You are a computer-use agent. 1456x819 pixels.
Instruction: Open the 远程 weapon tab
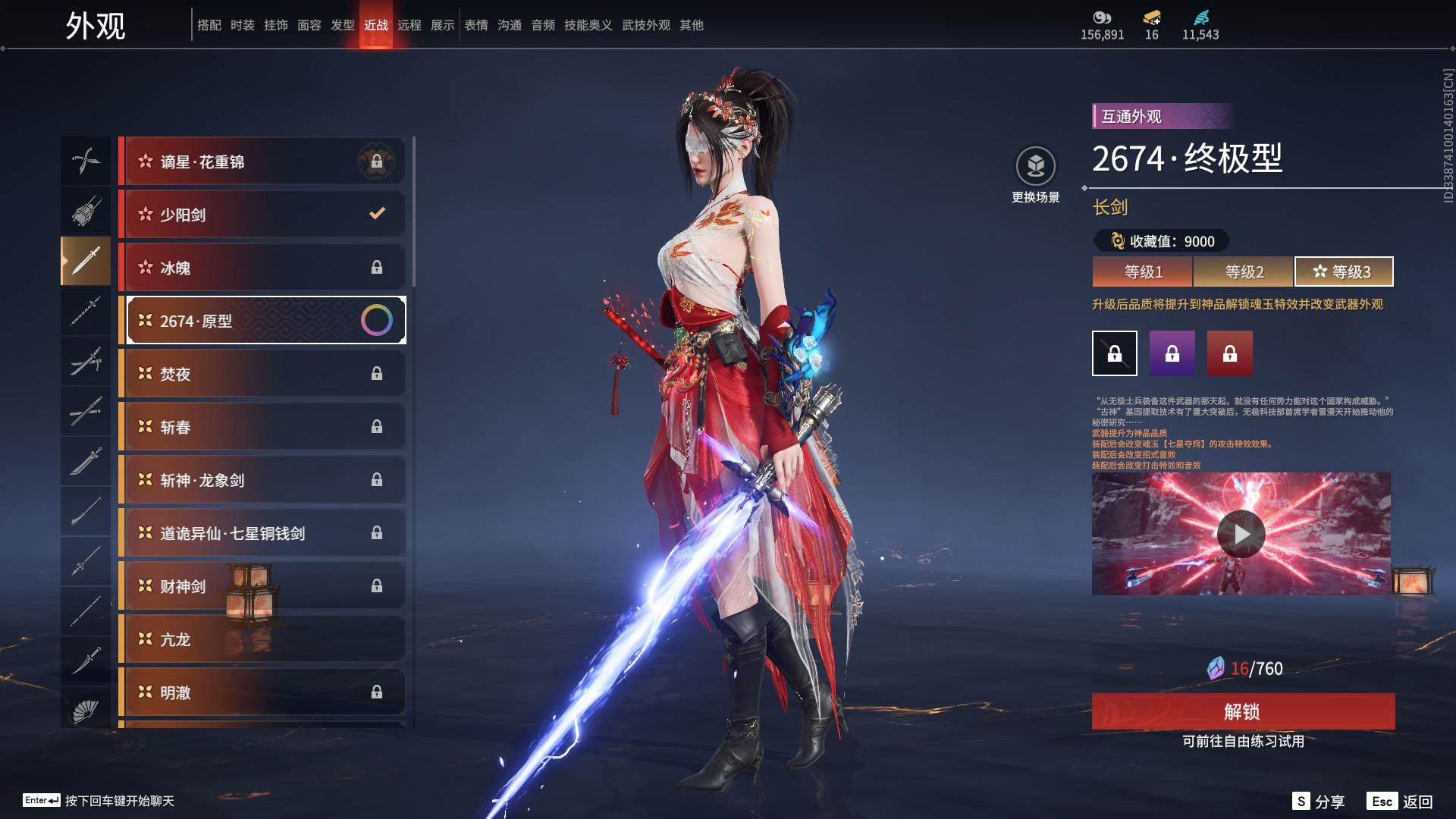(x=409, y=25)
